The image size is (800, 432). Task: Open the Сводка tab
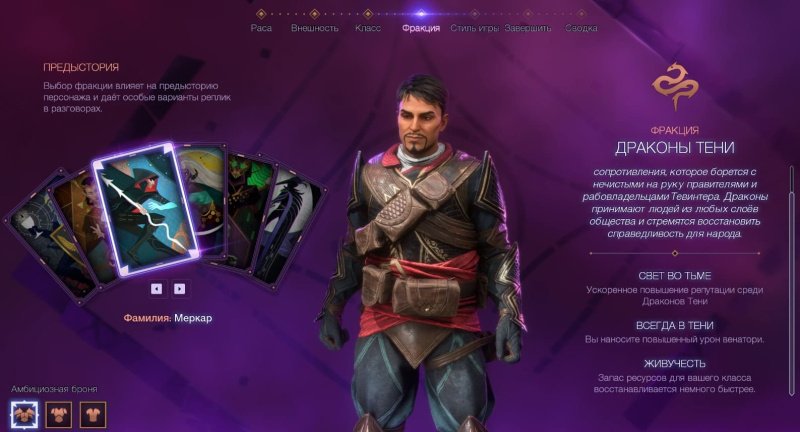pos(581,28)
